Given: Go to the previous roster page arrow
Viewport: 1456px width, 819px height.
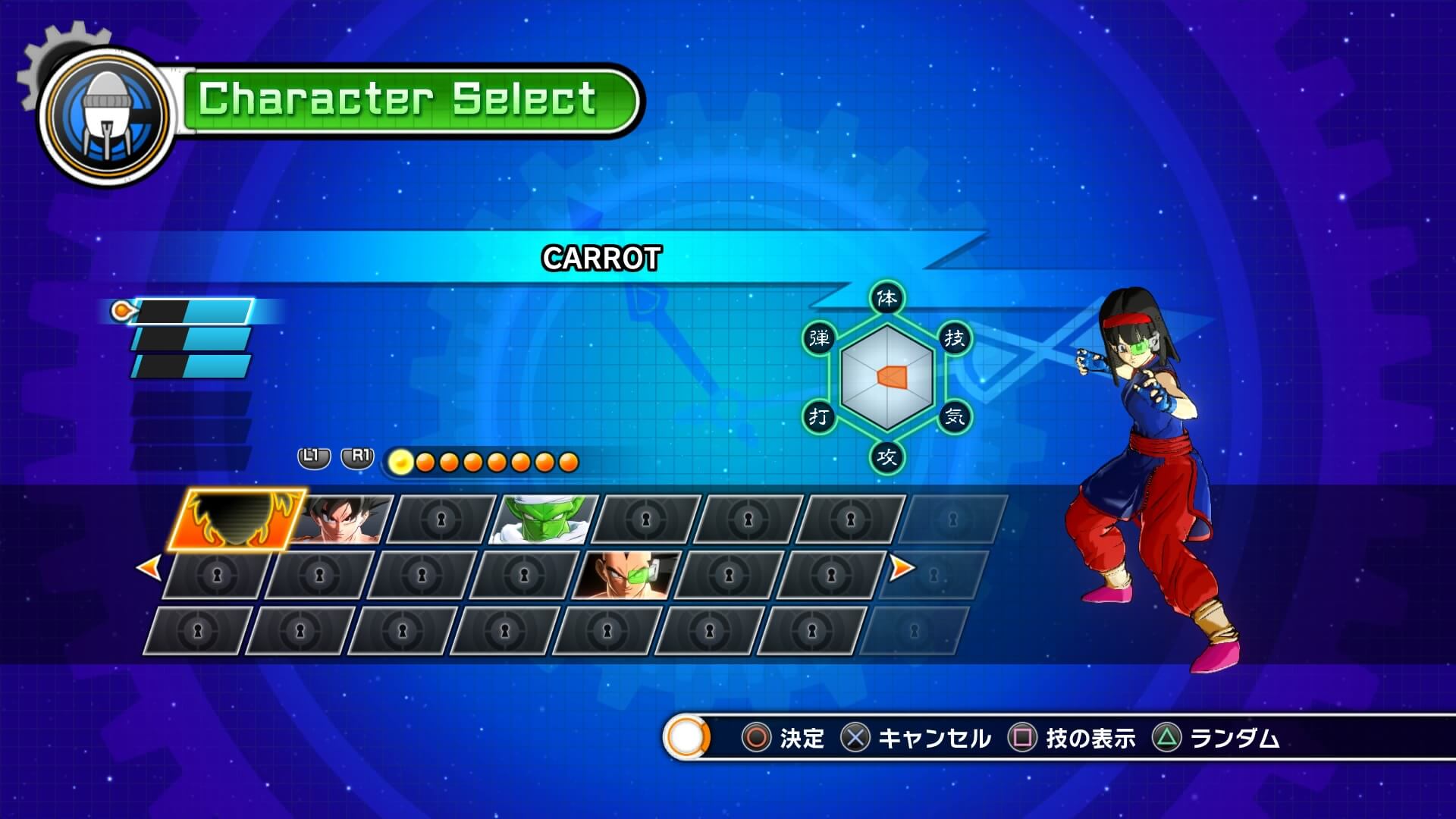Looking at the screenshot, I should (x=149, y=568).
